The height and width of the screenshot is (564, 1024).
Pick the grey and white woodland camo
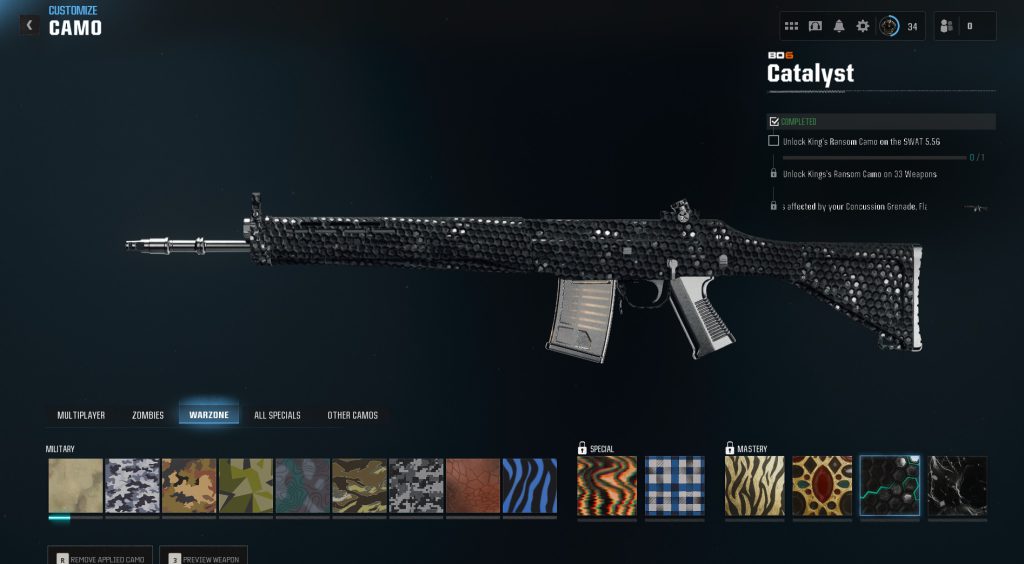coord(133,487)
